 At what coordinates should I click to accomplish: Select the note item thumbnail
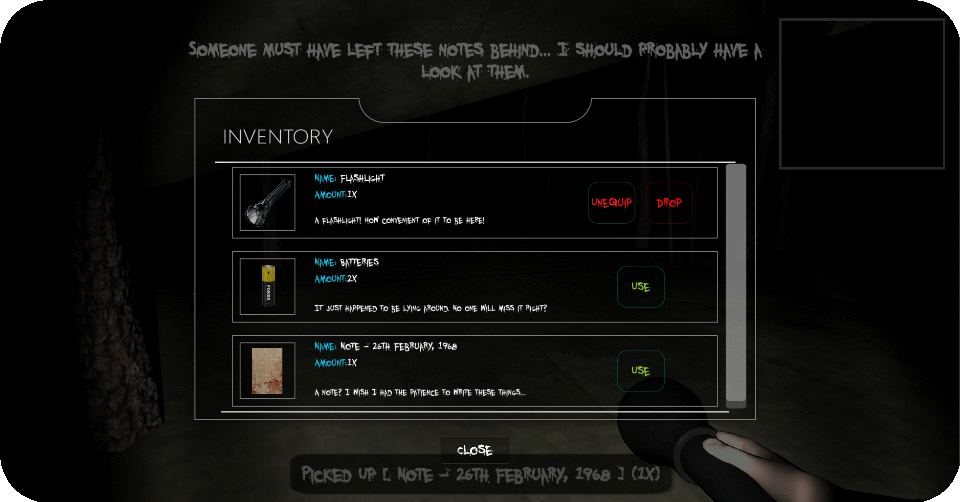267,371
